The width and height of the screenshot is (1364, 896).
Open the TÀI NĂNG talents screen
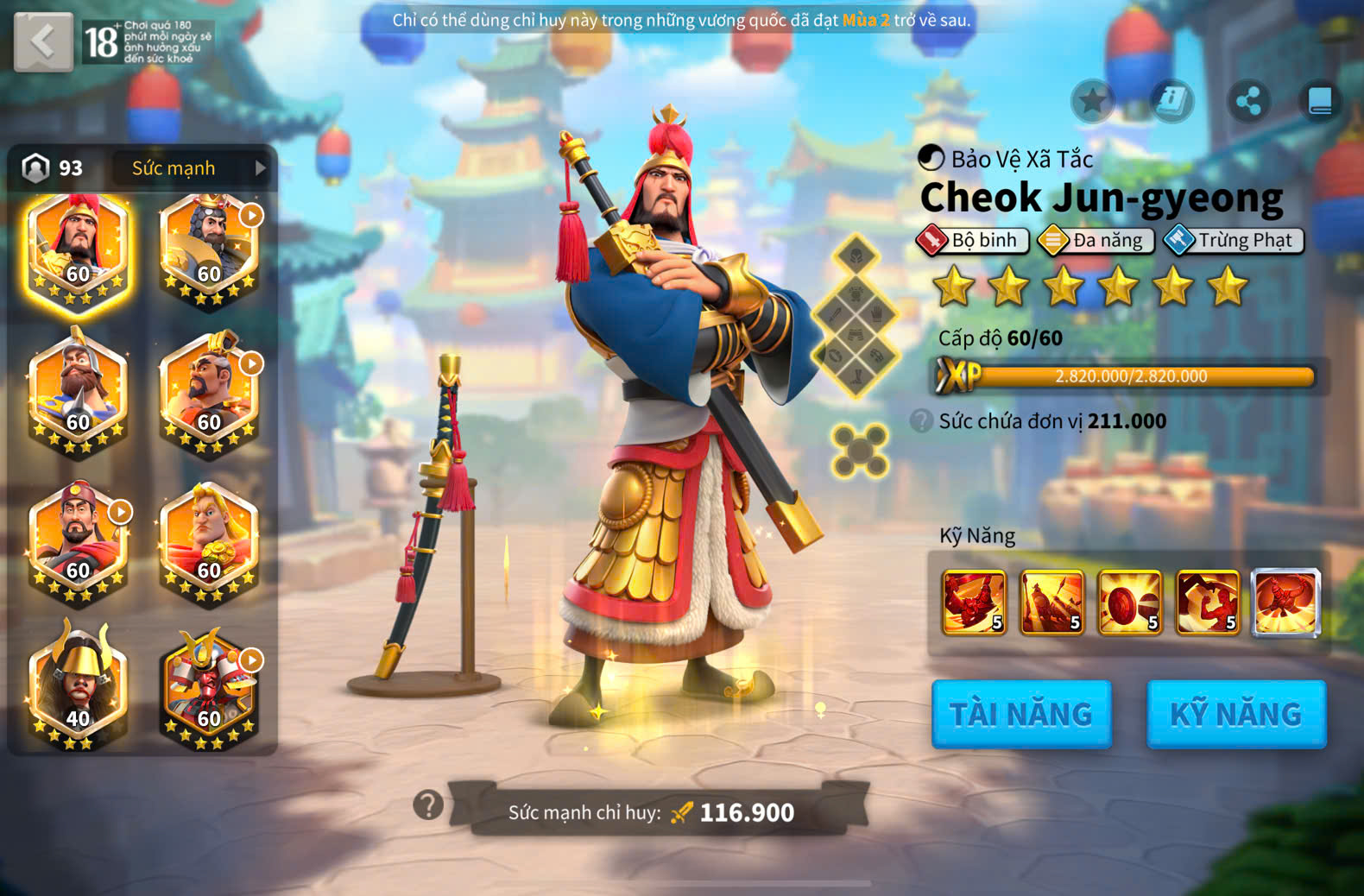tap(1021, 714)
